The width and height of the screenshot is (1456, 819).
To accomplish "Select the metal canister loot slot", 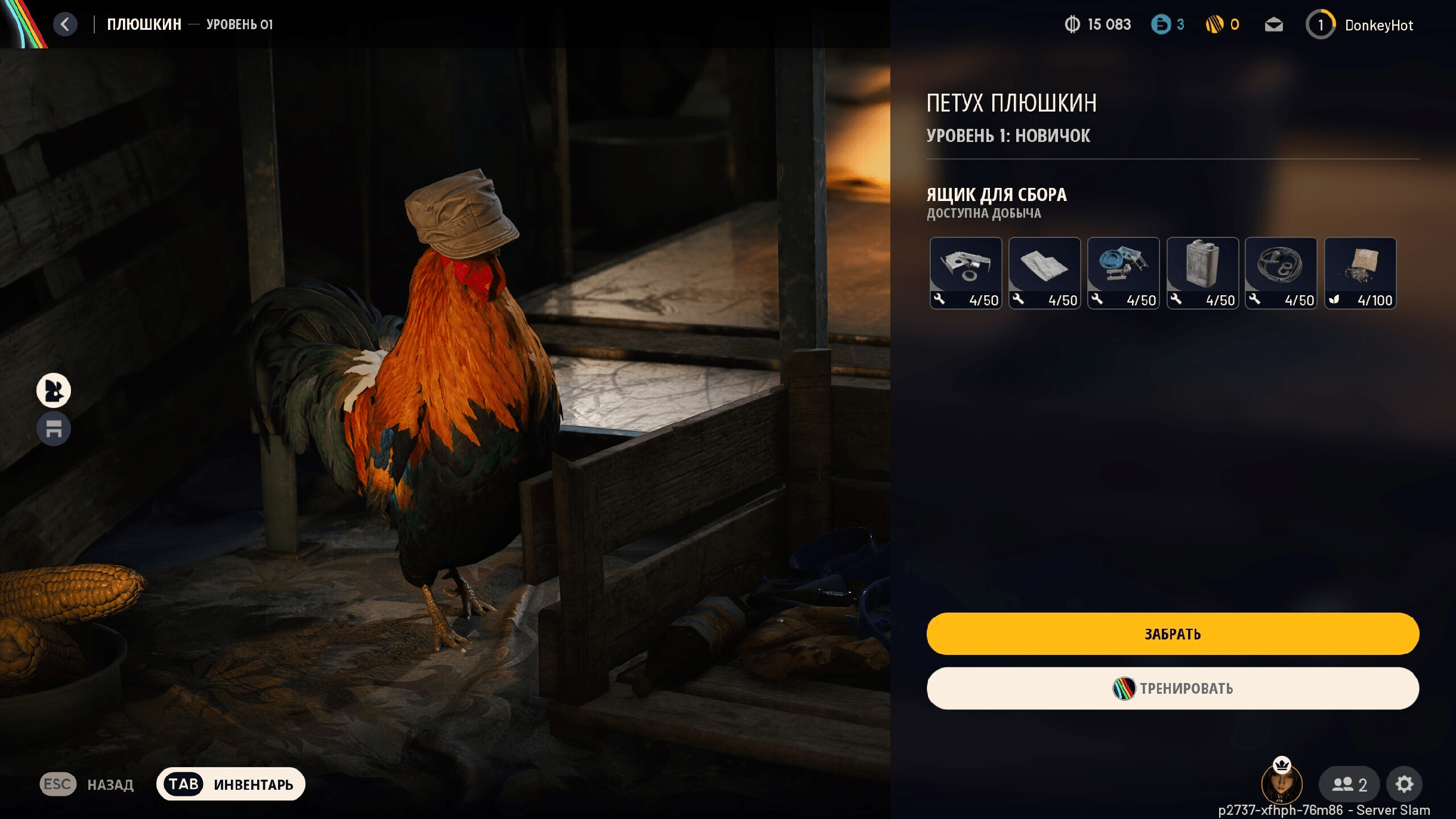I will click(1202, 273).
